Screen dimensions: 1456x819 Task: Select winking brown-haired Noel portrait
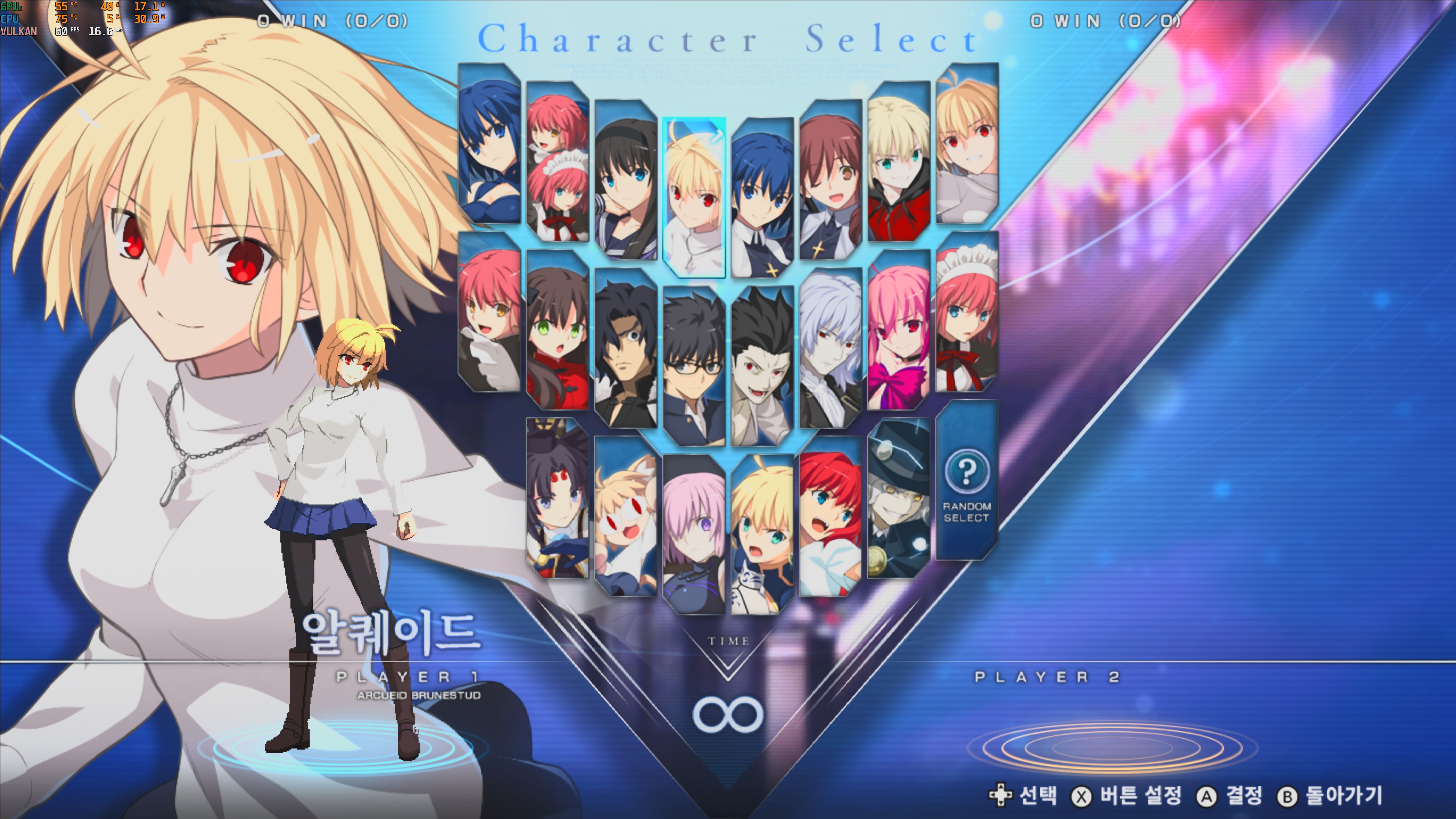[830, 180]
